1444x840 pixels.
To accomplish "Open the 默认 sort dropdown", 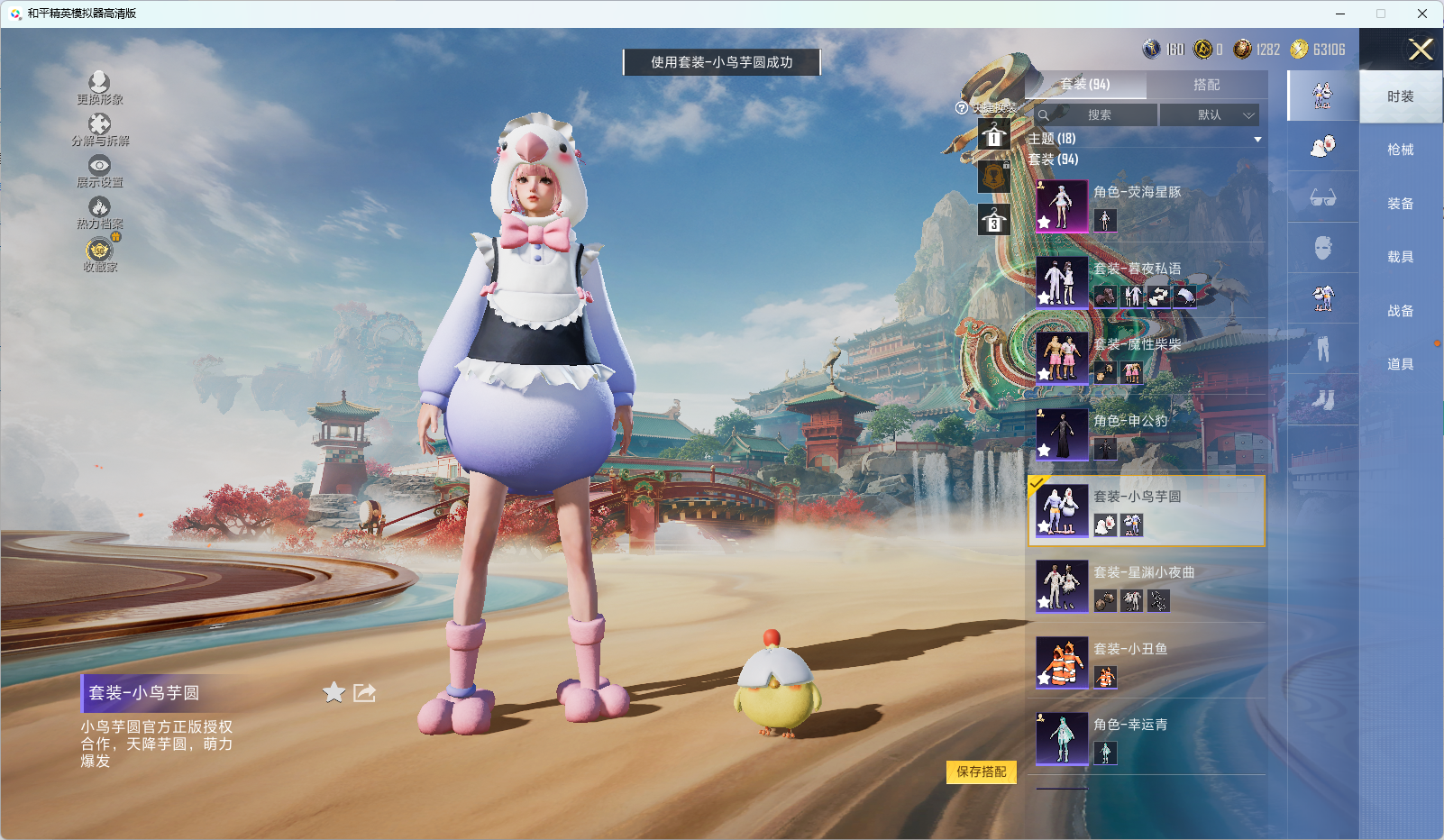I will pos(1209,115).
